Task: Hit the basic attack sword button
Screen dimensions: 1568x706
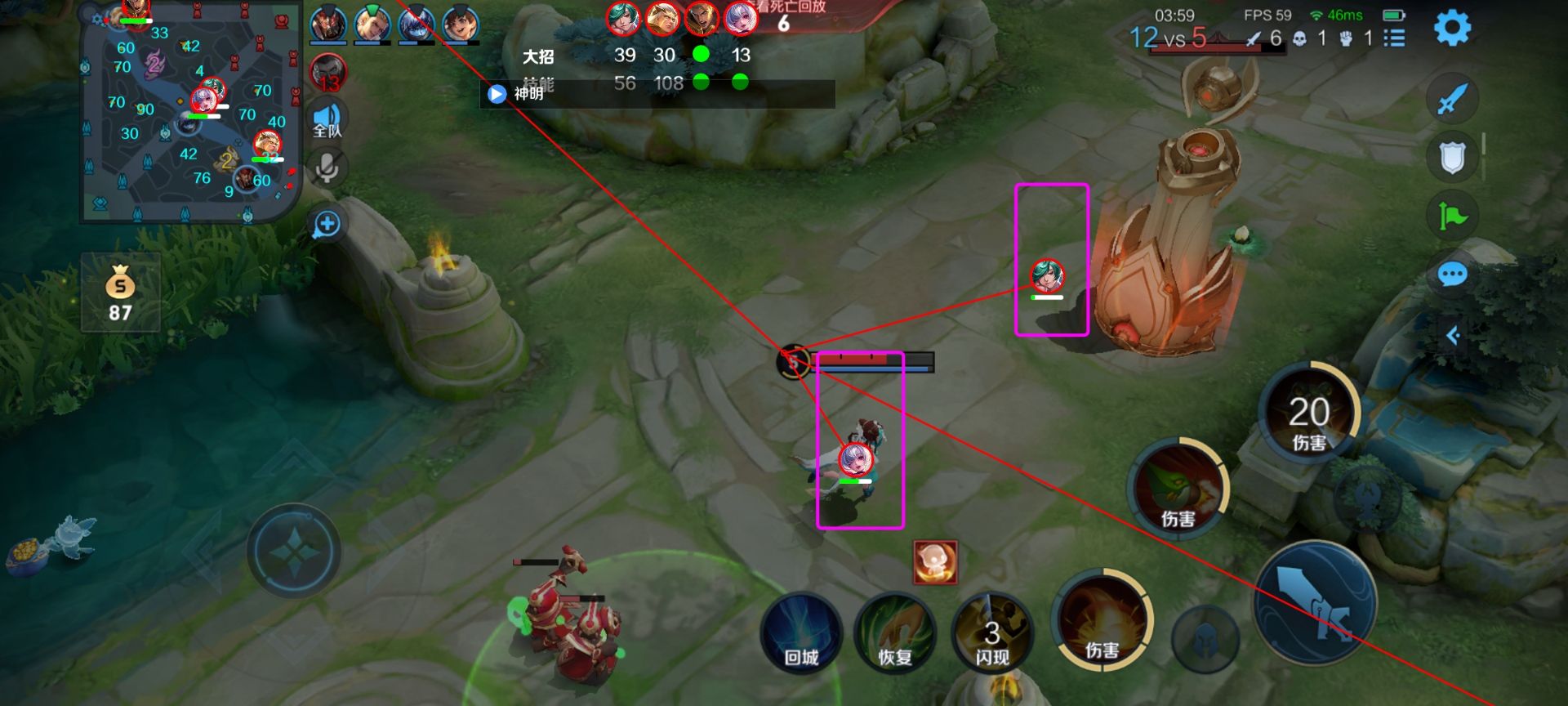Action: [1316, 603]
